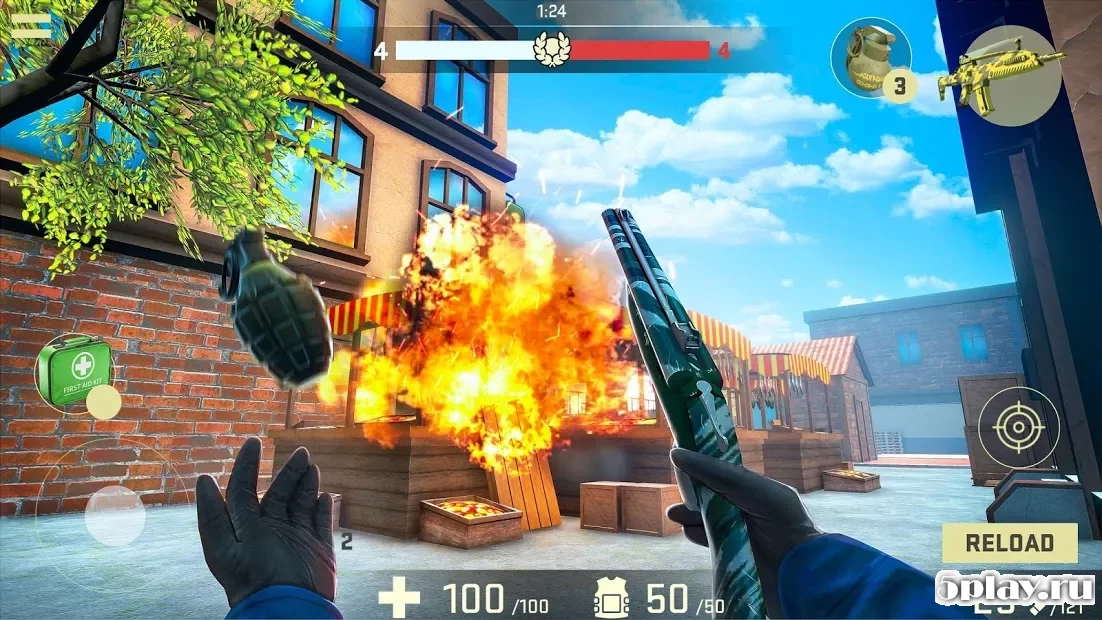
Task: Use the first aid kit
Action: [75, 371]
